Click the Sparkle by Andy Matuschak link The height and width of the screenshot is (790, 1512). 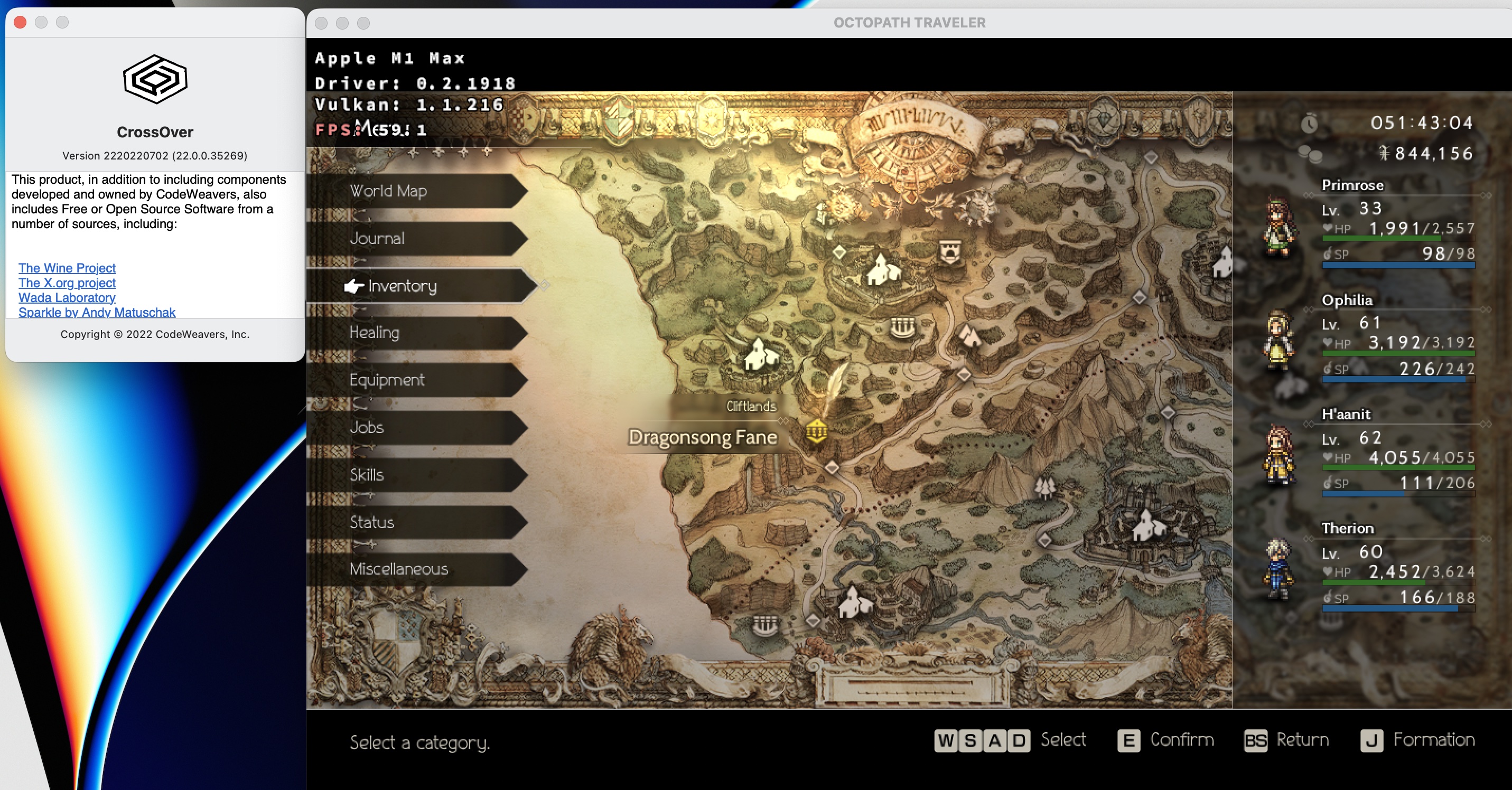tap(97, 312)
